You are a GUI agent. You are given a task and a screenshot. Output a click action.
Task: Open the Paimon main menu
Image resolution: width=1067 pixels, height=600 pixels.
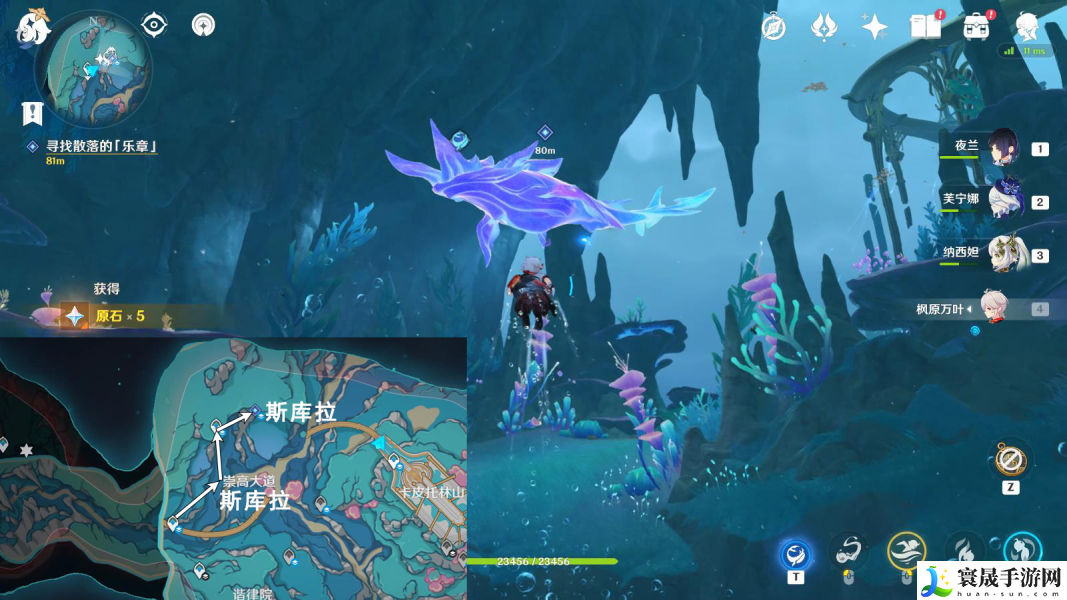(33, 25)
